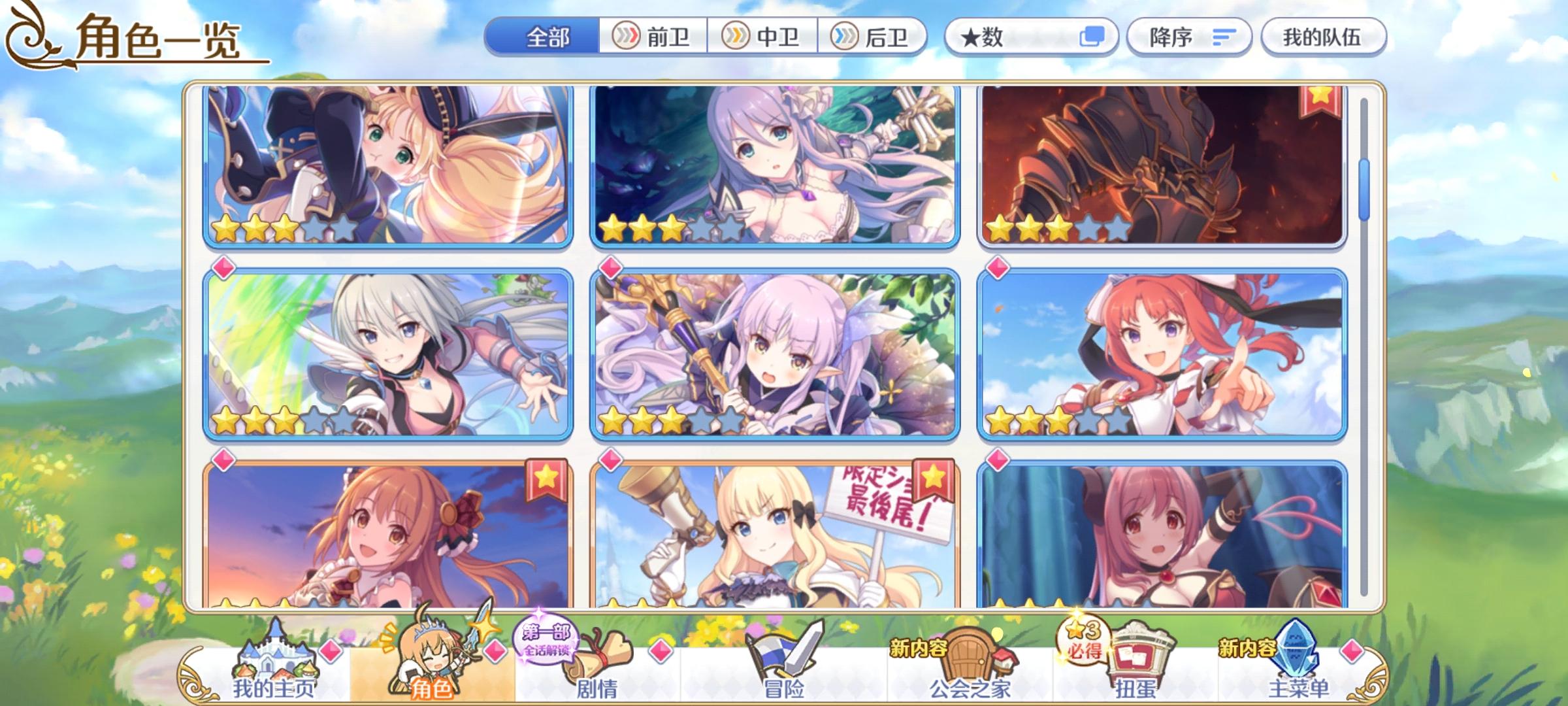Image resolution: width=1568 pixels, height=706 pixels.
Task: Toggle 降序 descending sort order
Action: pos(1189,37)
